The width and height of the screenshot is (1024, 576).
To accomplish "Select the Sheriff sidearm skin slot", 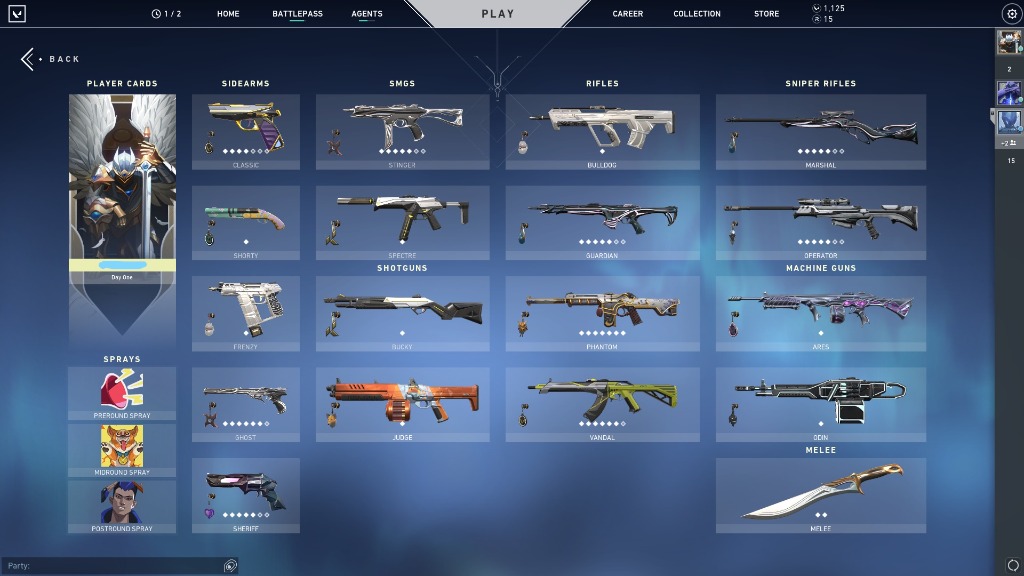I will click(246, 496).
